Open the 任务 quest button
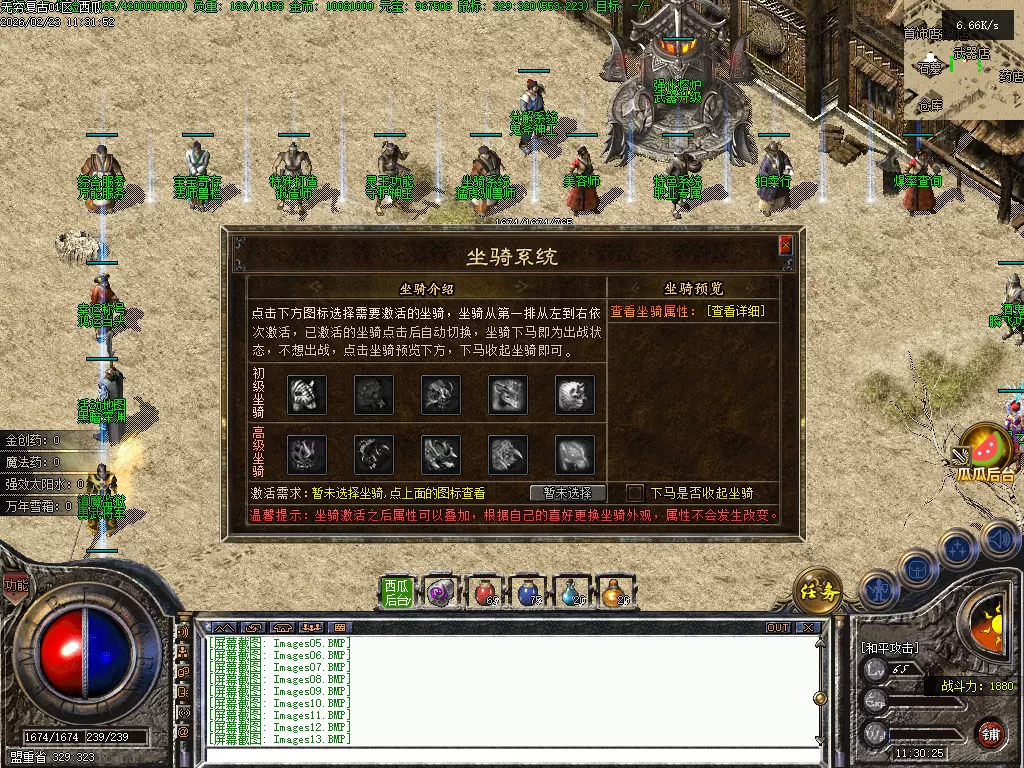 (x=817, y=593)
